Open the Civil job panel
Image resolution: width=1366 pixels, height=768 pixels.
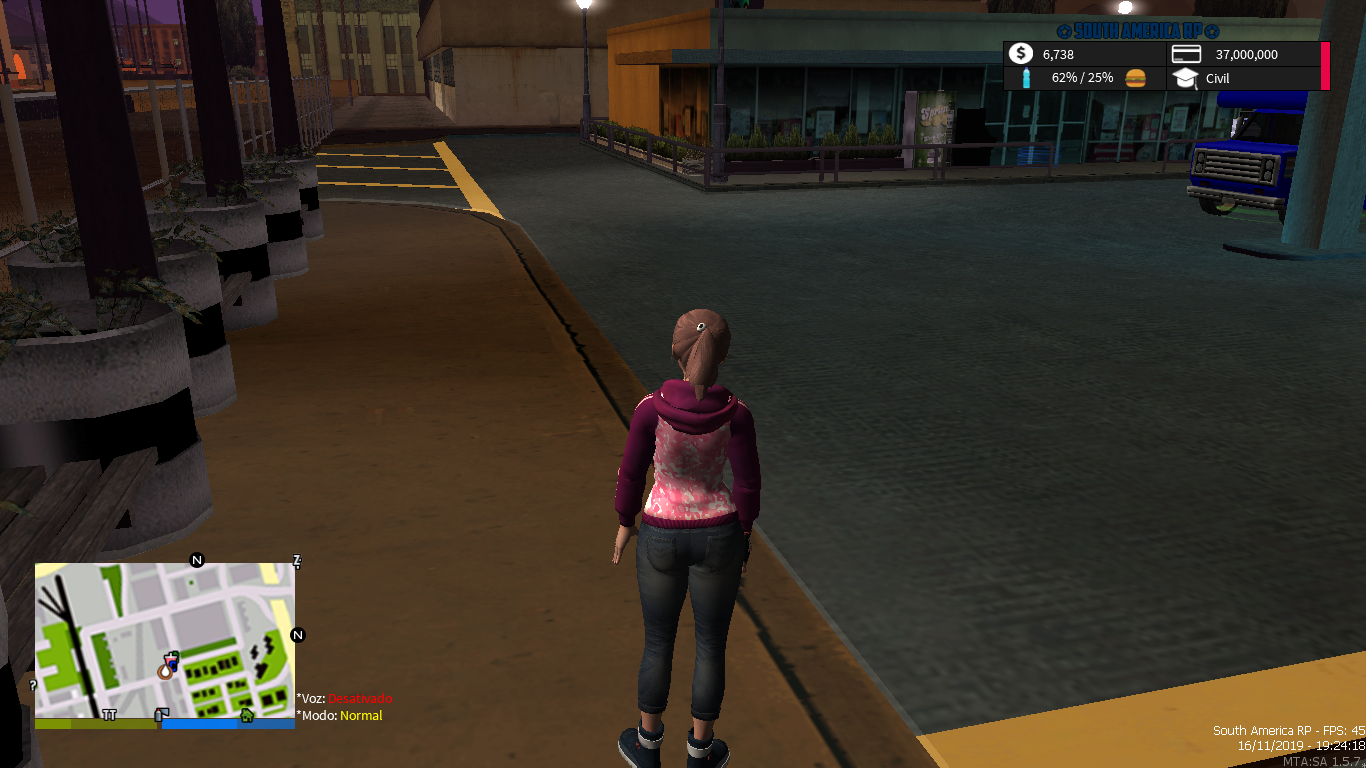(x=1217, y=79)
